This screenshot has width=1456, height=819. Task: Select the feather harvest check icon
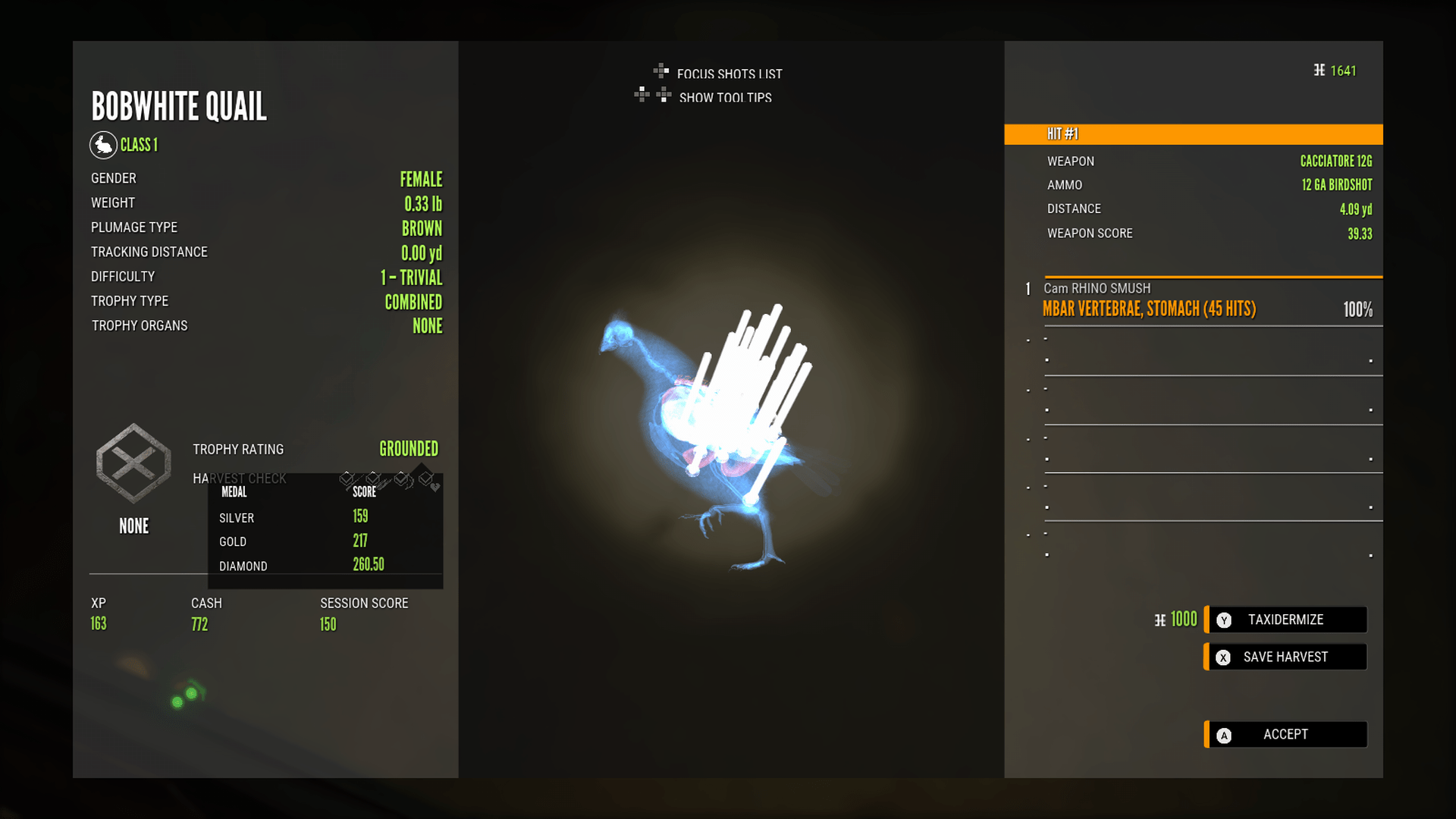point(373,479)
